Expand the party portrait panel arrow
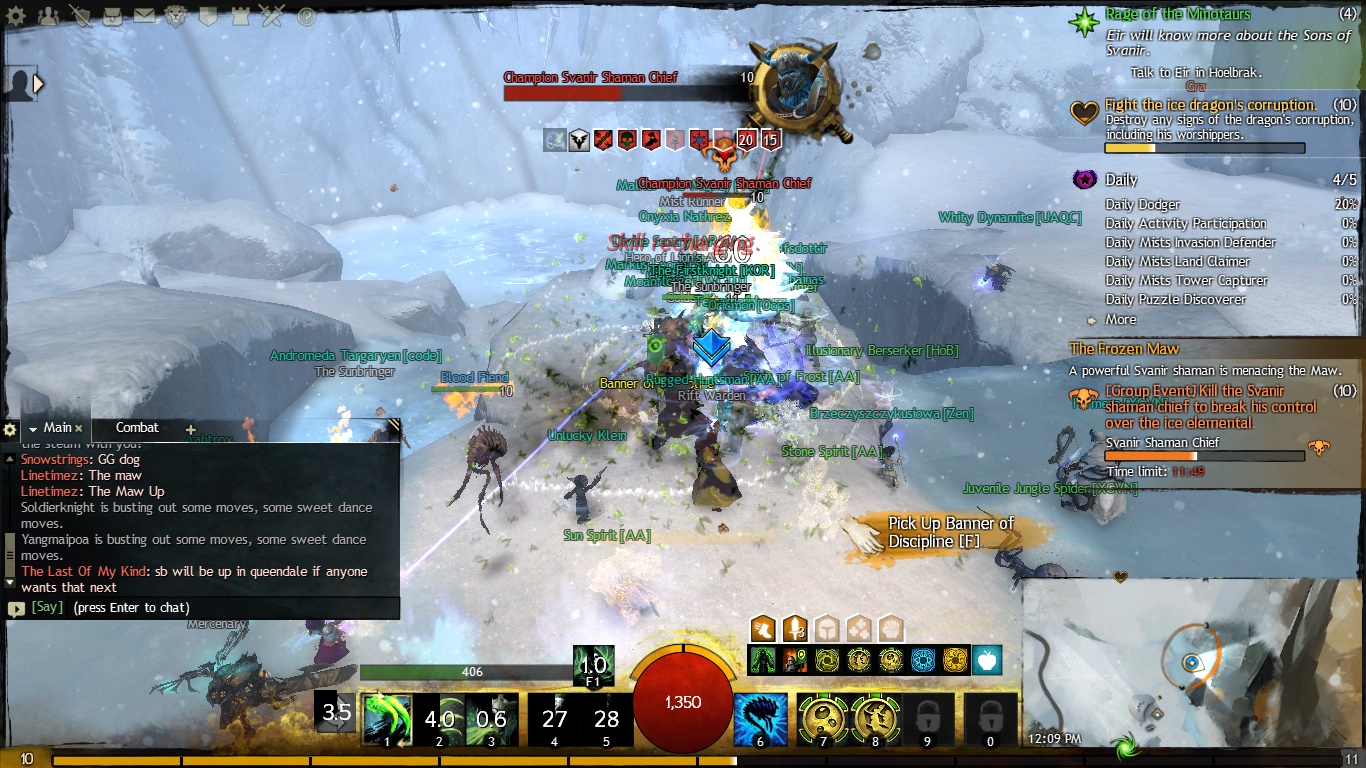The height and width of the screenshot is (768, 1366). coord(38,84)
